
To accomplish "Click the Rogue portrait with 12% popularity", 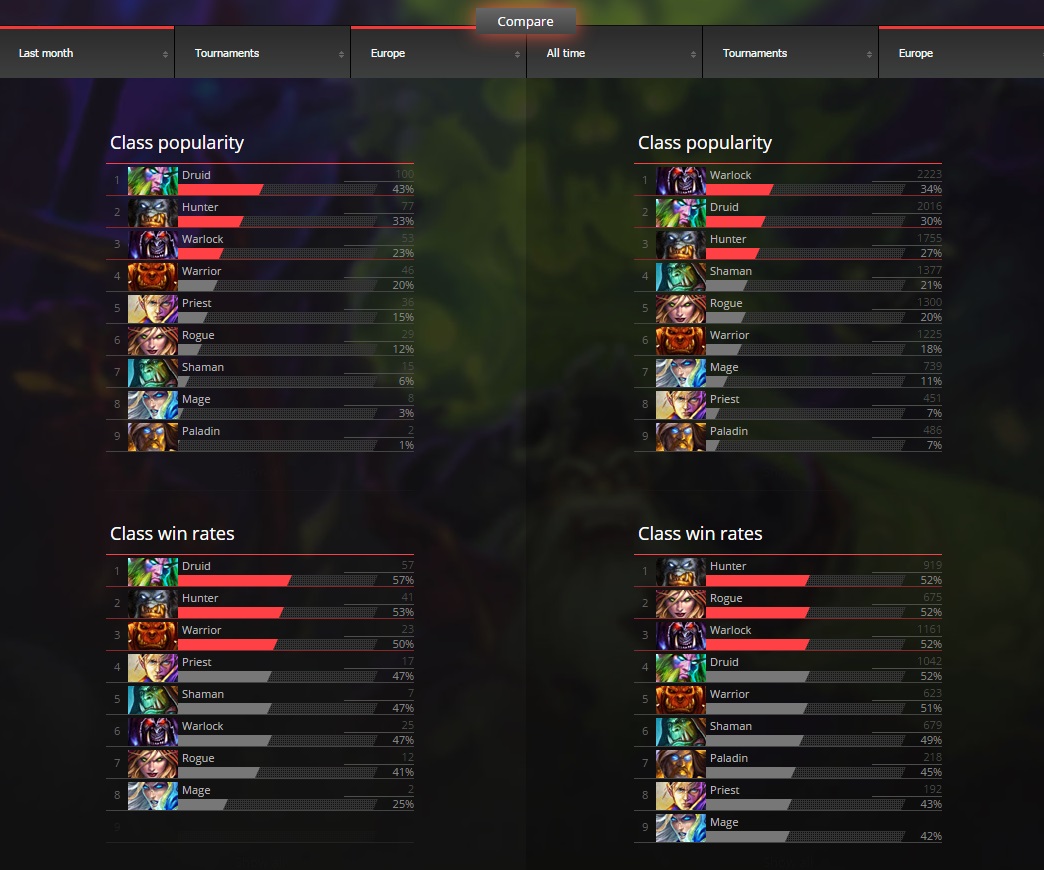I will tap(153, 341).
